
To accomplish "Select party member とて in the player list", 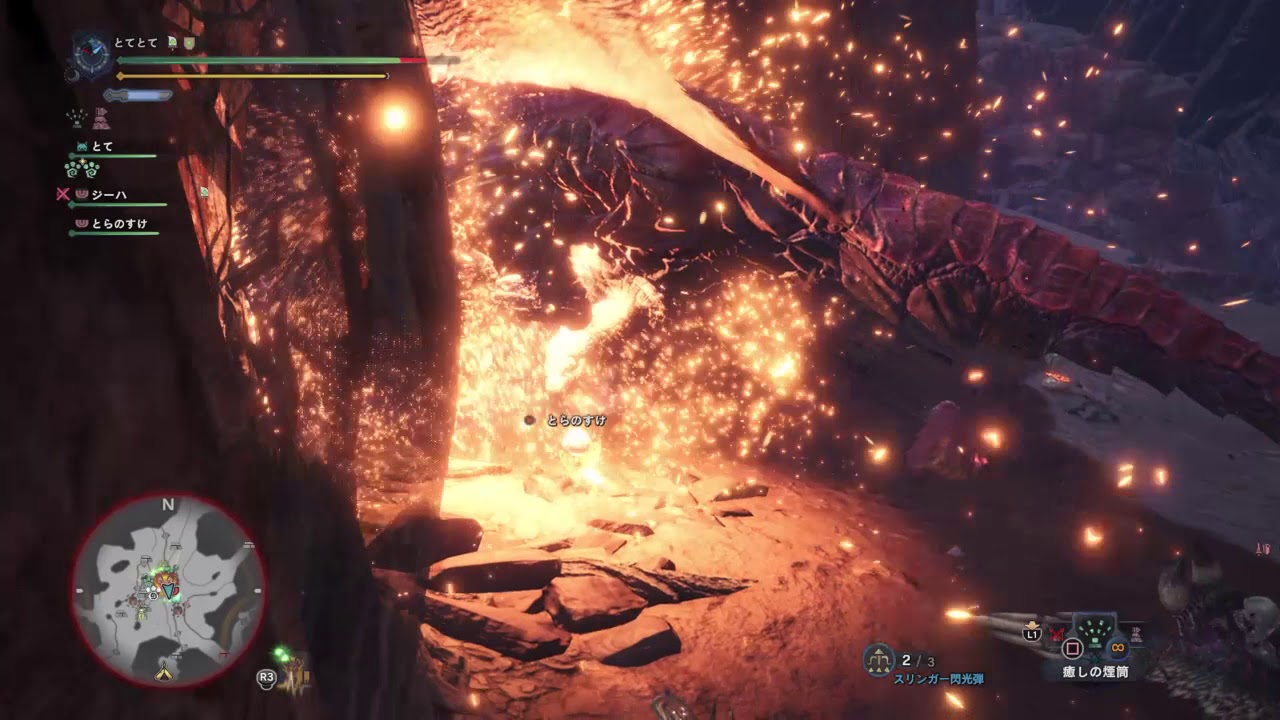I will point(102,147).
